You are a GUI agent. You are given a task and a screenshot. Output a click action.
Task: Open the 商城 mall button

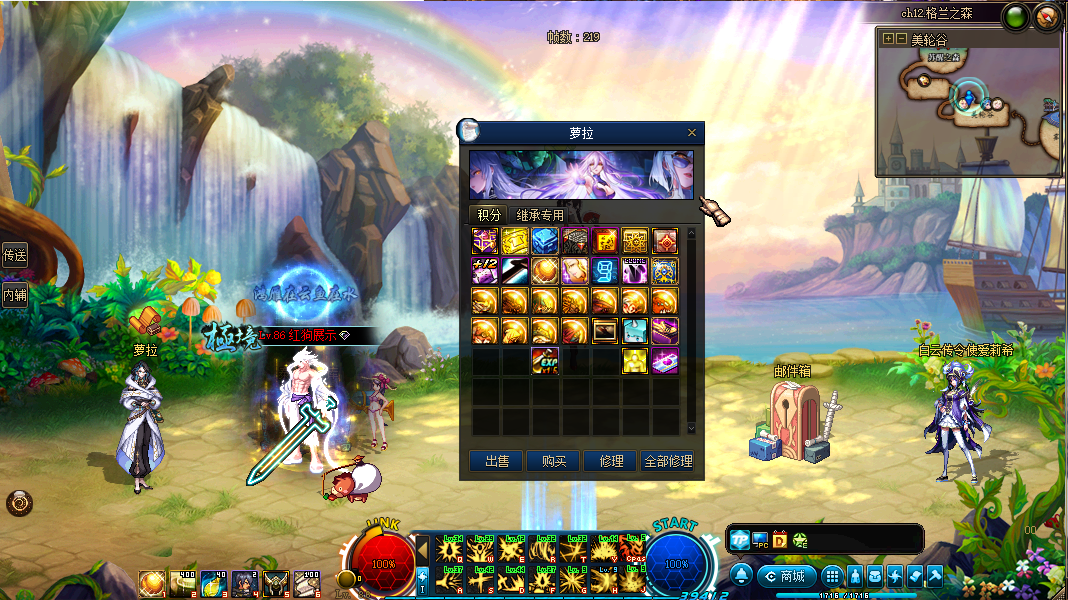pos(786,576)
